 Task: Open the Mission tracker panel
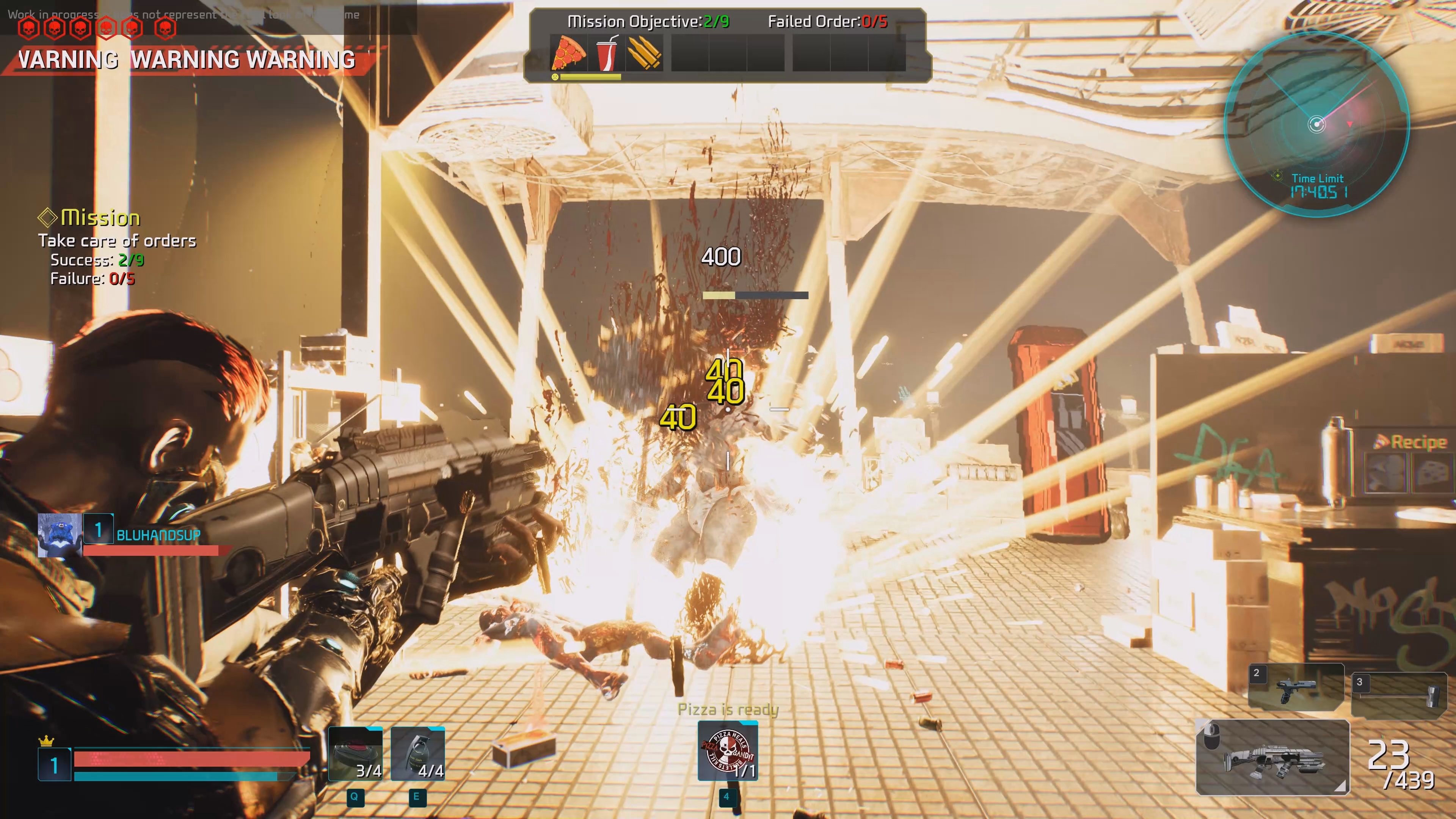tap(100, 218)
